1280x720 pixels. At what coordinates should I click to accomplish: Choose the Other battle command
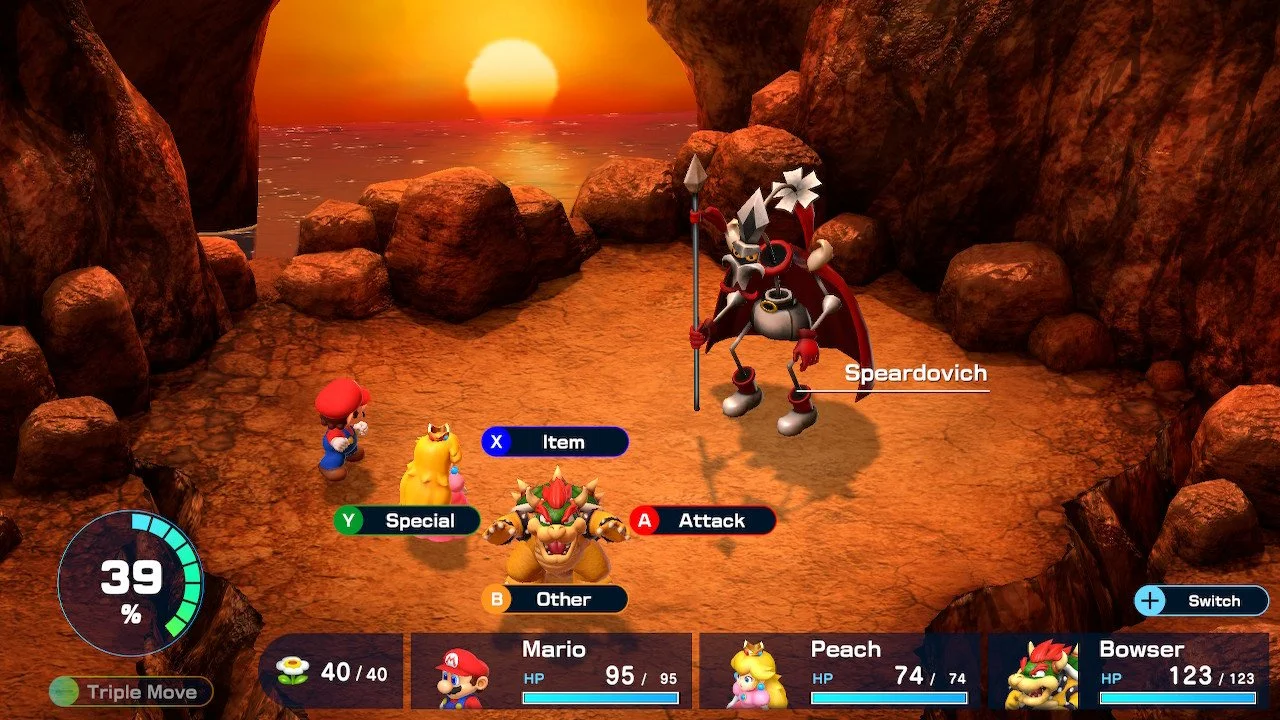(555, 599)
